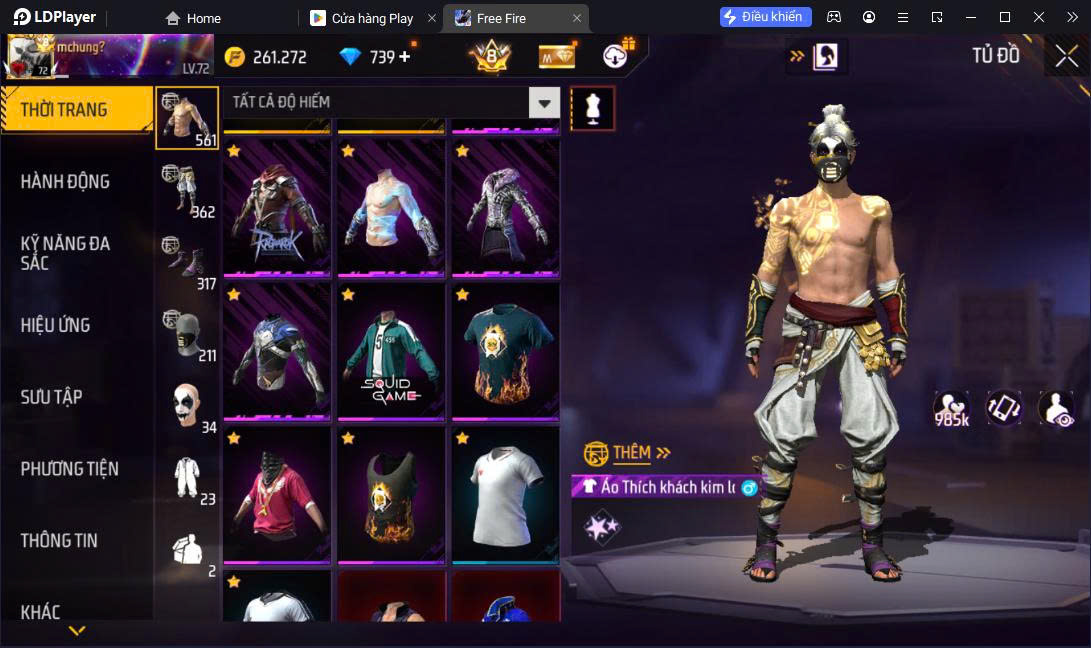Select the pants sub-category with 362 items

(187, 190)
